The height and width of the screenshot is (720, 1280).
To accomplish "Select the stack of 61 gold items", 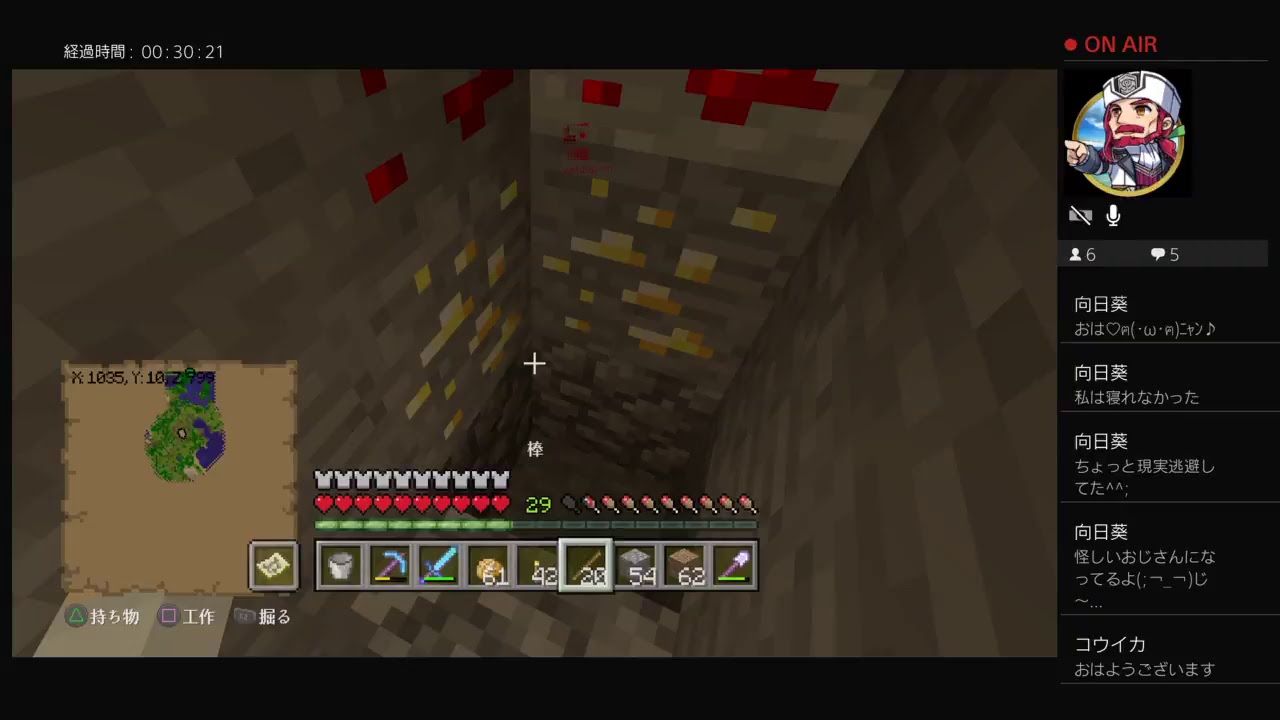I will tap(487, 566).
